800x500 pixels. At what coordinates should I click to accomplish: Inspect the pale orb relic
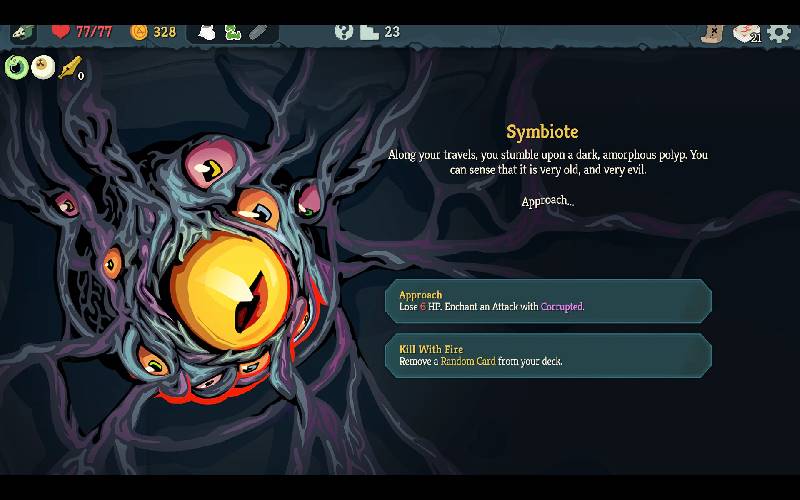(42, 67)
